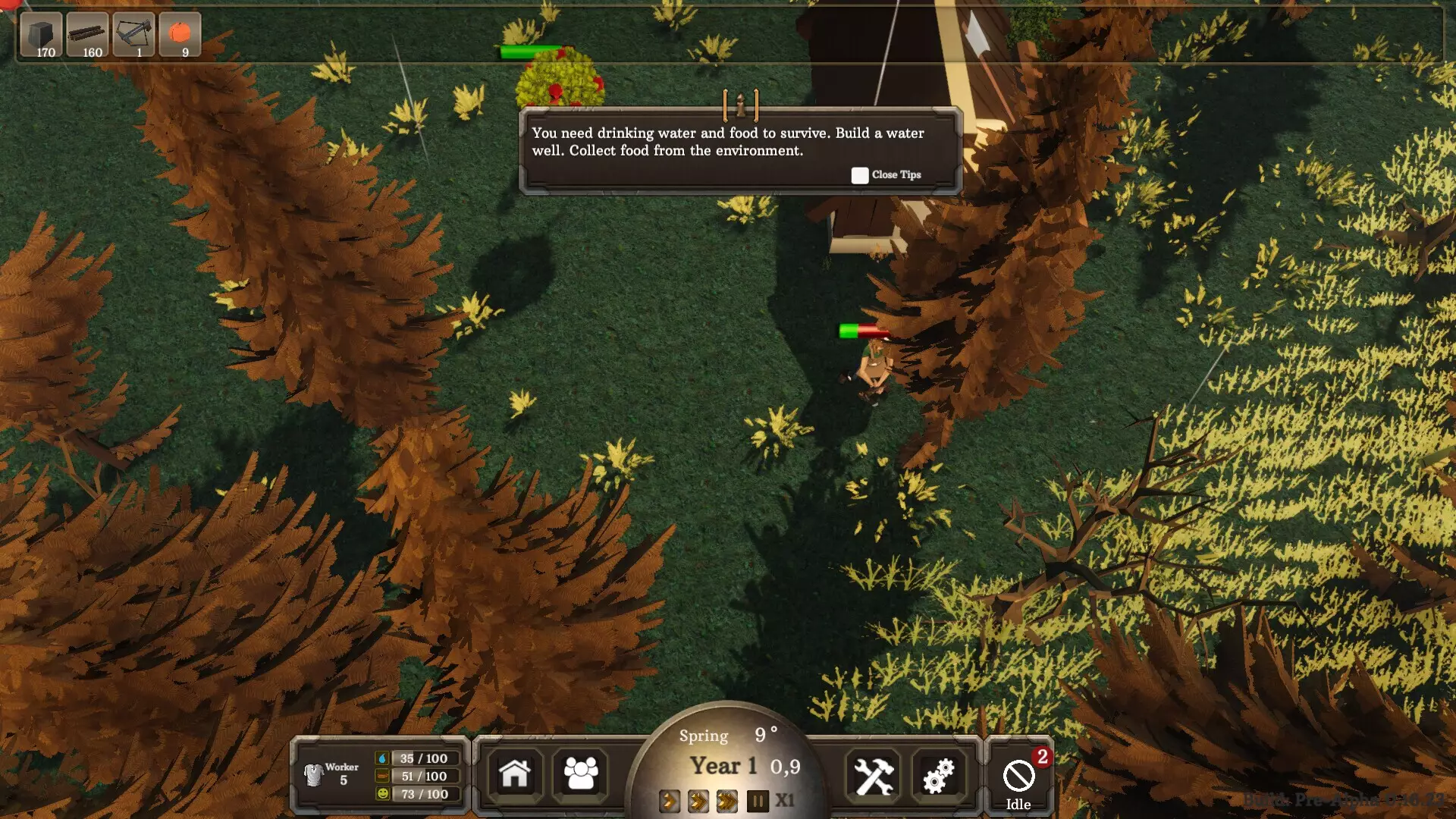Set game speed to double arrow

click(698, 801)
